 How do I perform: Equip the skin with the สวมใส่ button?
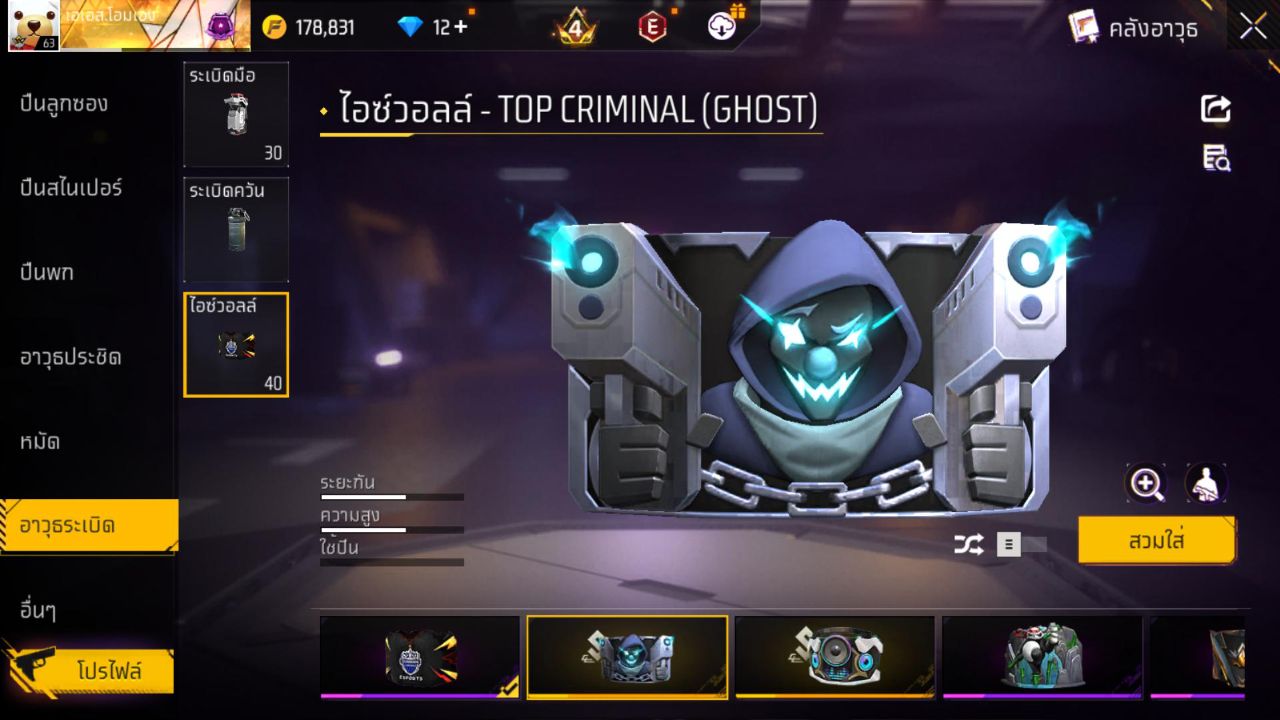(1156, 541)
